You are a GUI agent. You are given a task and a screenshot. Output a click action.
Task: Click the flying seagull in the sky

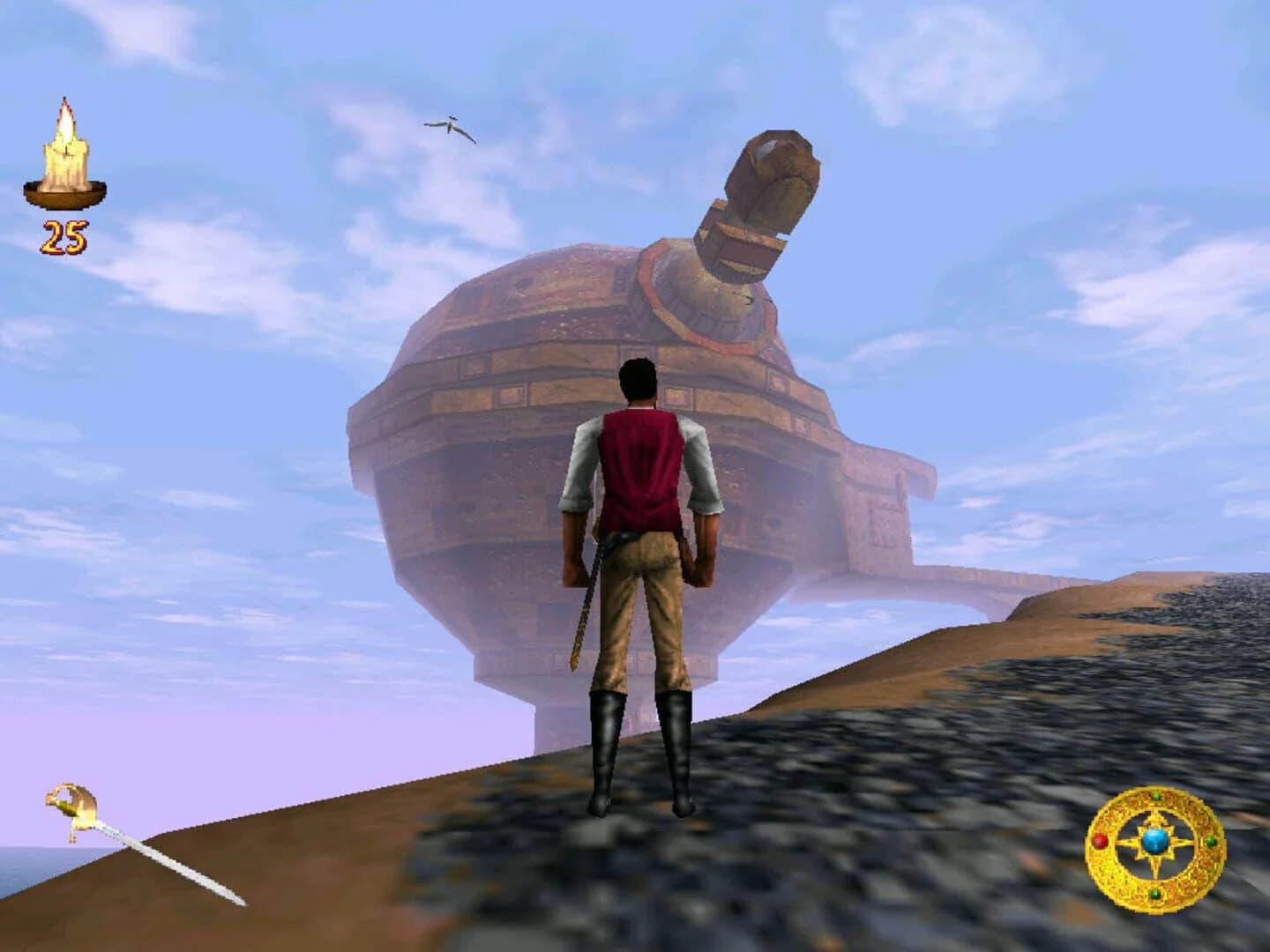(452, 124)
